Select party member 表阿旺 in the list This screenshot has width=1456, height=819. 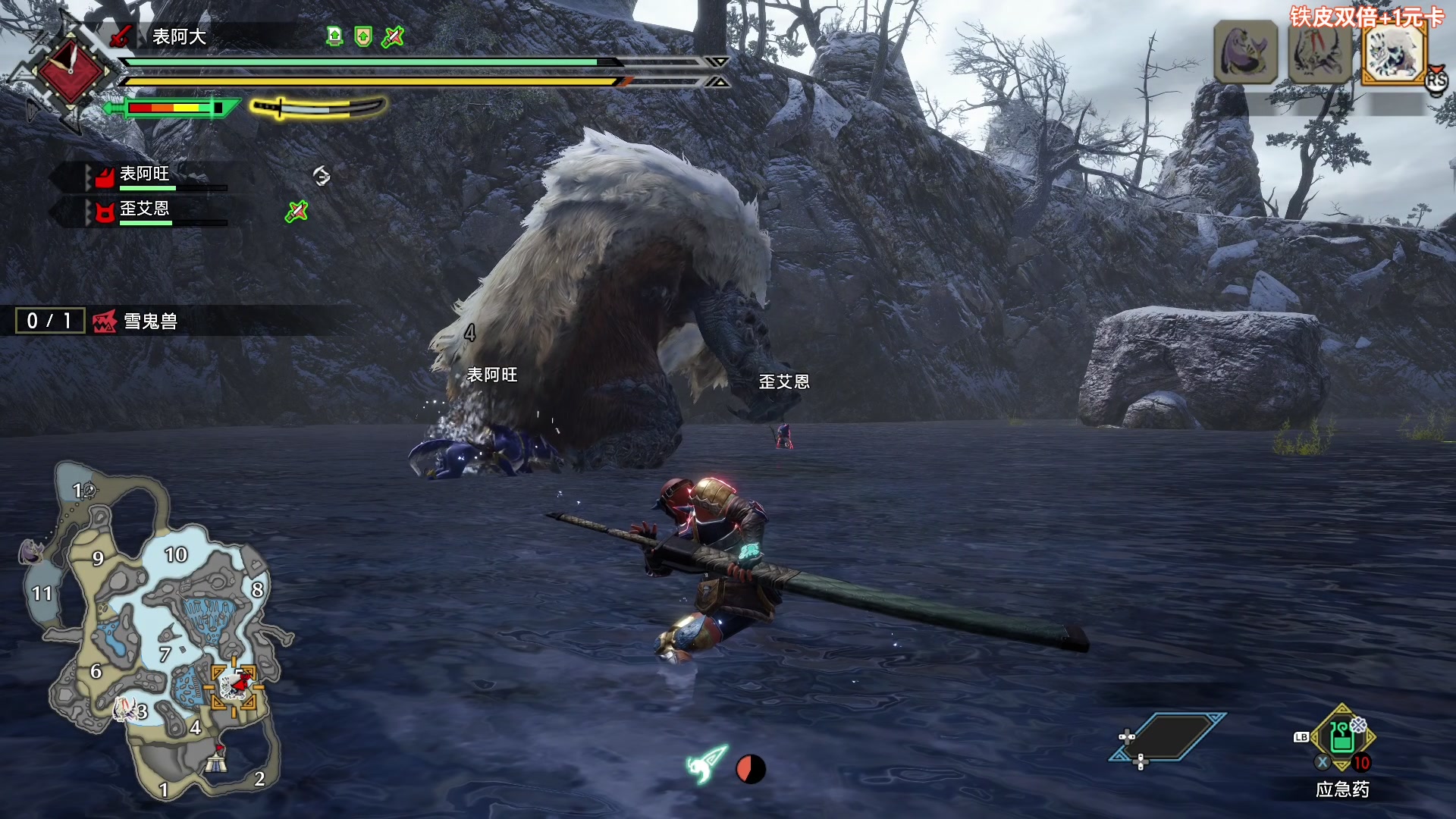click(144, 174)
